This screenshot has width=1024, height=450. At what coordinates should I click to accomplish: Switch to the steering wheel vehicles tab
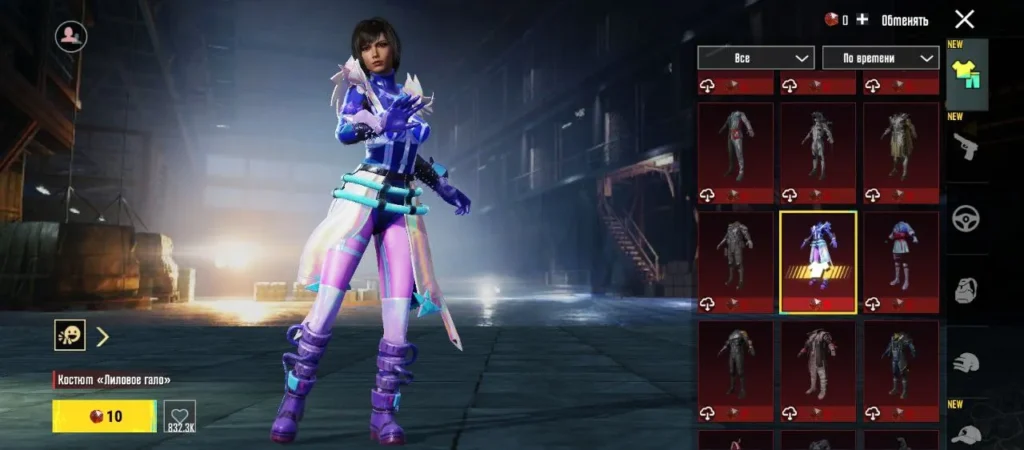point(967,220)
